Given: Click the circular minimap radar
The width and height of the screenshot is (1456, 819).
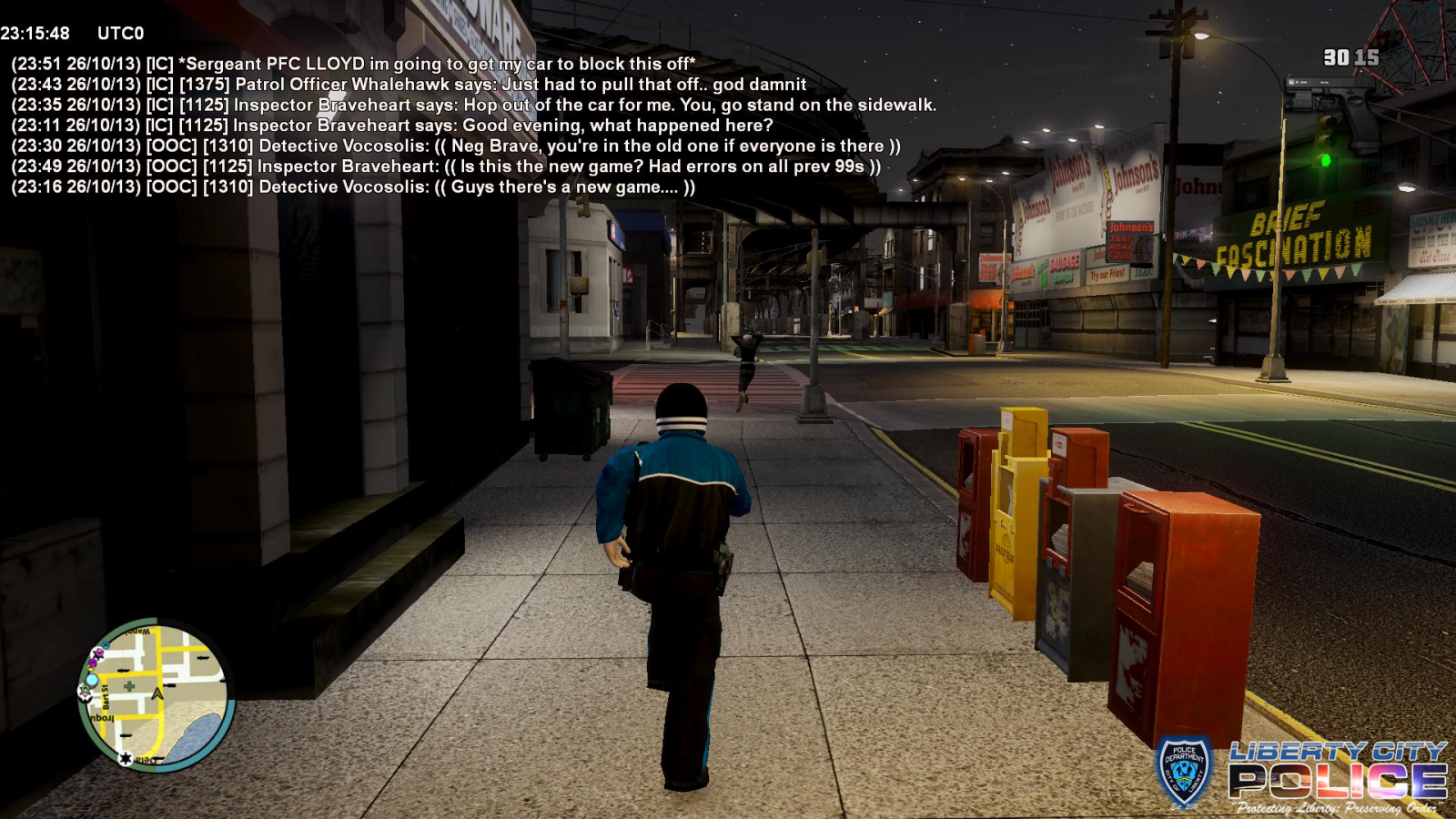Looking at the screenshot, I should (x=157, y=695).
